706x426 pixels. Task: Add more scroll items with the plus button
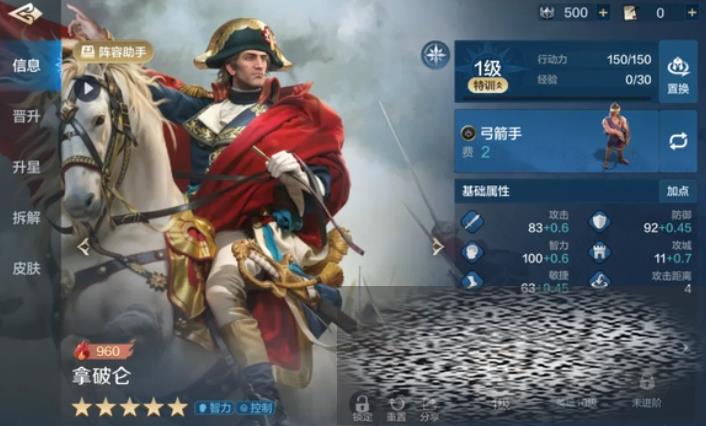point(689,13)
